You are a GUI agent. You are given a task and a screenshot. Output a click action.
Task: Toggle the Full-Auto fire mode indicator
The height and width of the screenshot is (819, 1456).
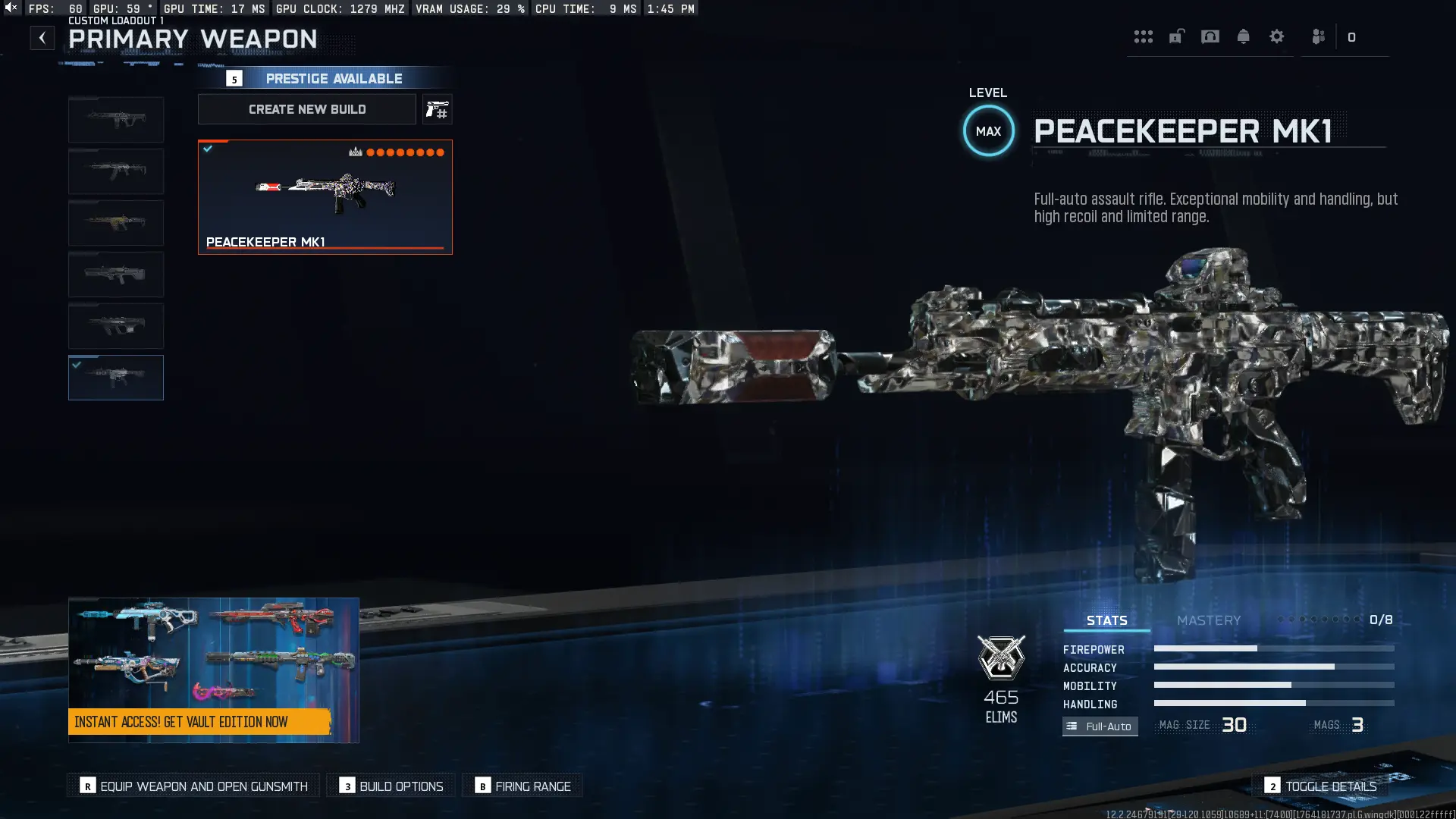1100,726
